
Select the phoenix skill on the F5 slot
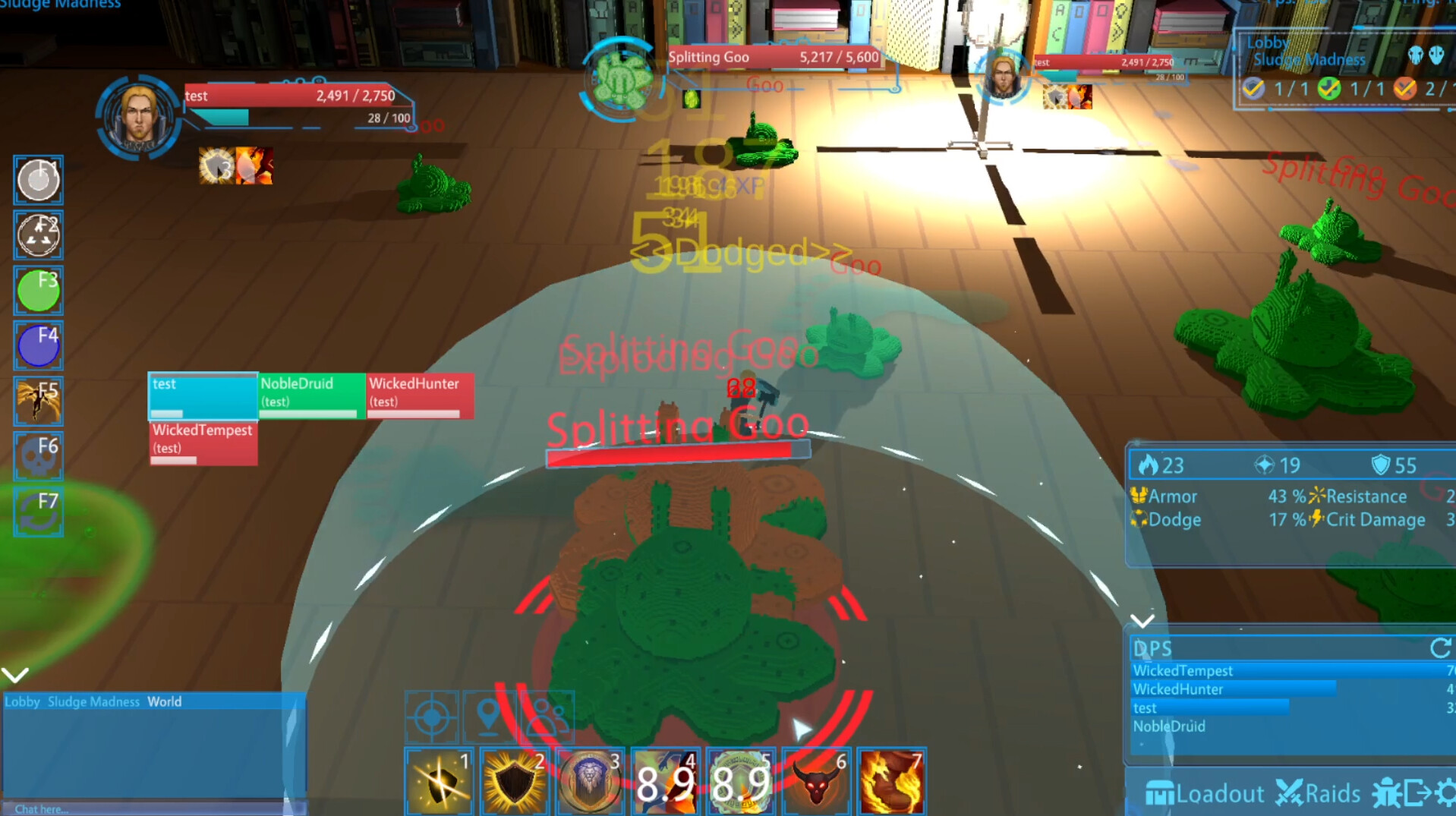click(38, 400)
